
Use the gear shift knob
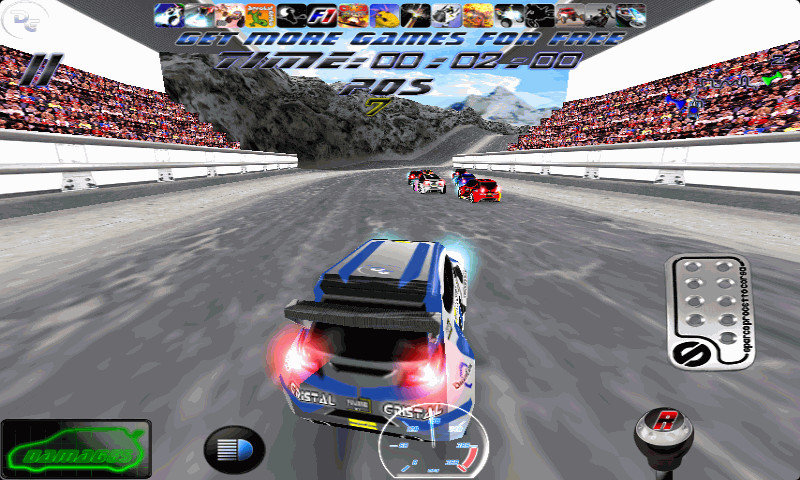[664, 428]
